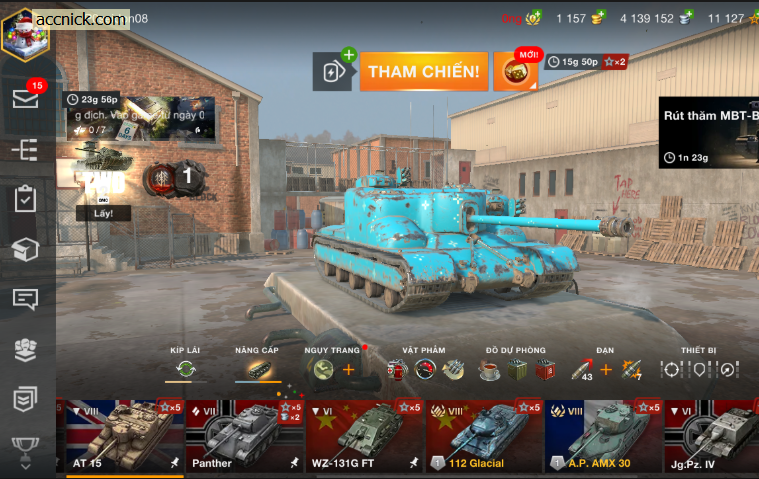759x479 pixels.
Task: Choose the Panther tank from carousel
Action: coord(244,436)
